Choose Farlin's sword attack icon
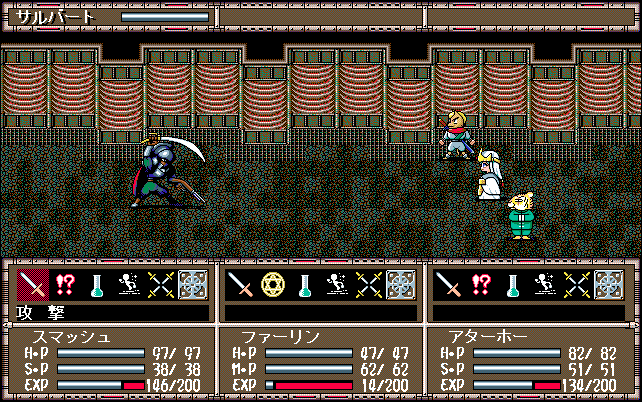This screenshot has width=642, height=402. pos(240,286)
